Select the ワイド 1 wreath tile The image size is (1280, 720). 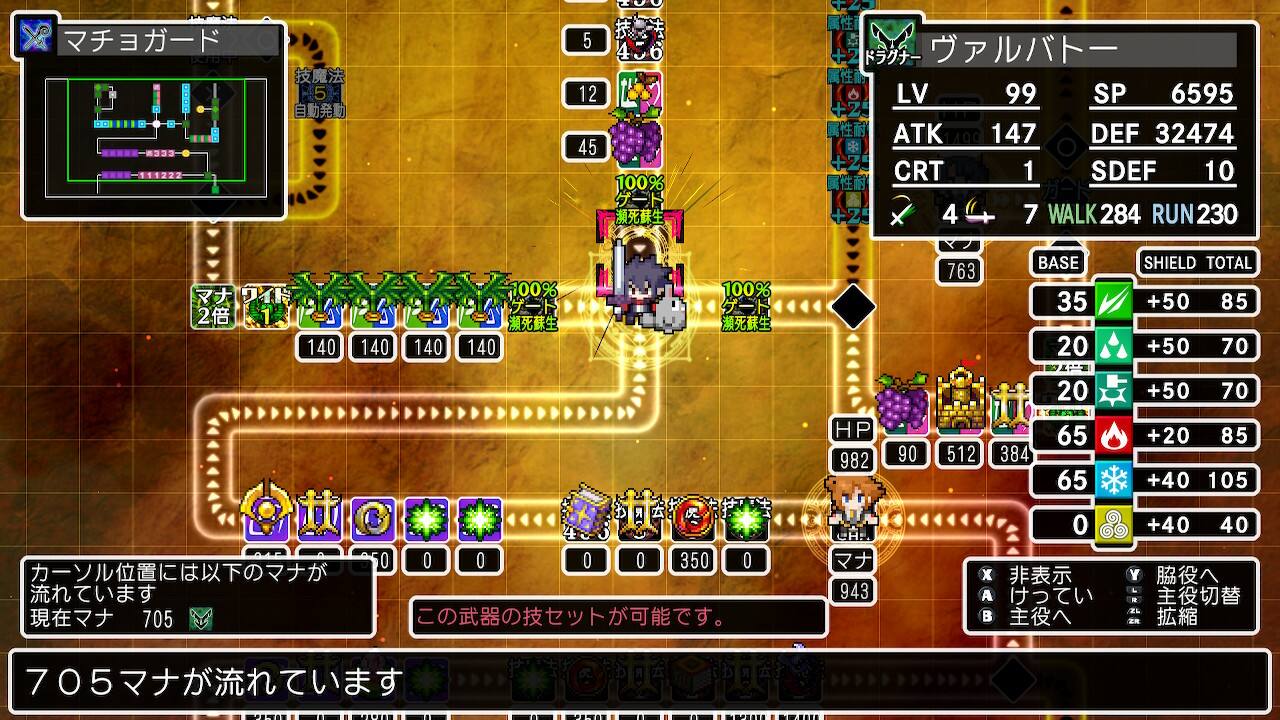tap(267, 306)
